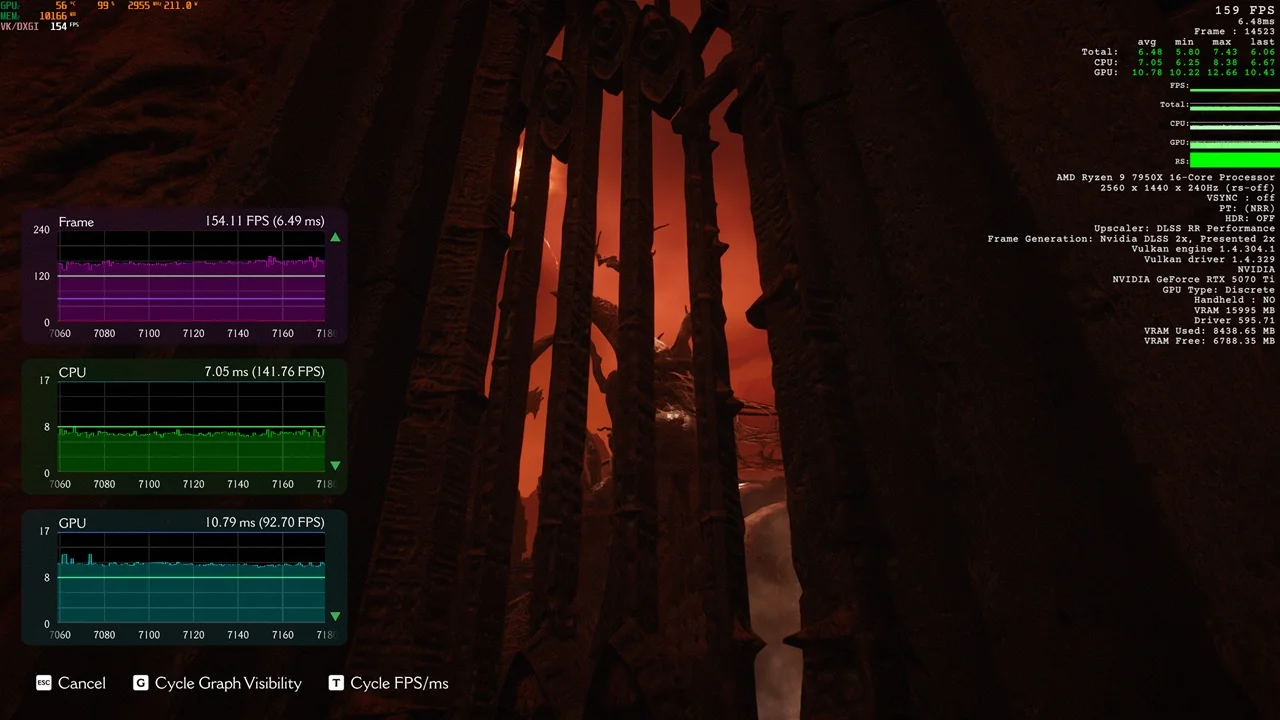Cancel the performance graph editing
Screen dimensions: 1280x720
71,683
